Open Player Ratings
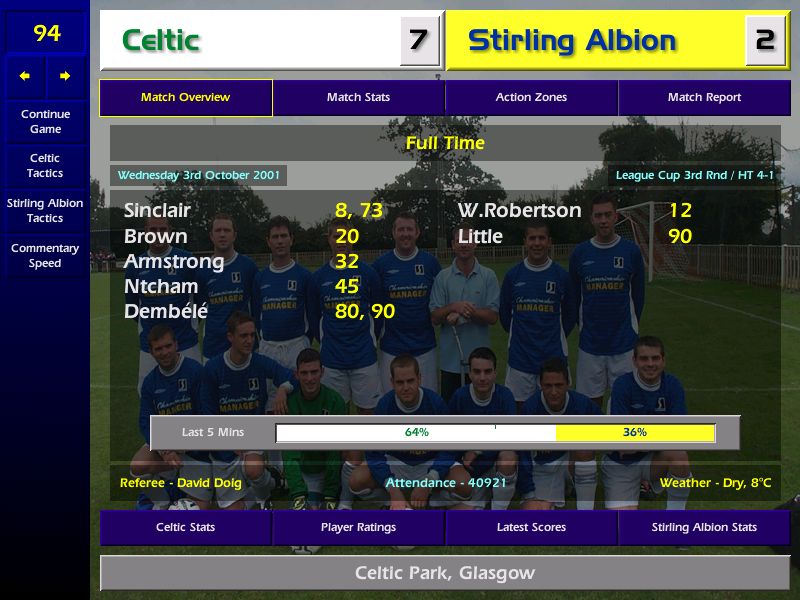 coord(358,527)
